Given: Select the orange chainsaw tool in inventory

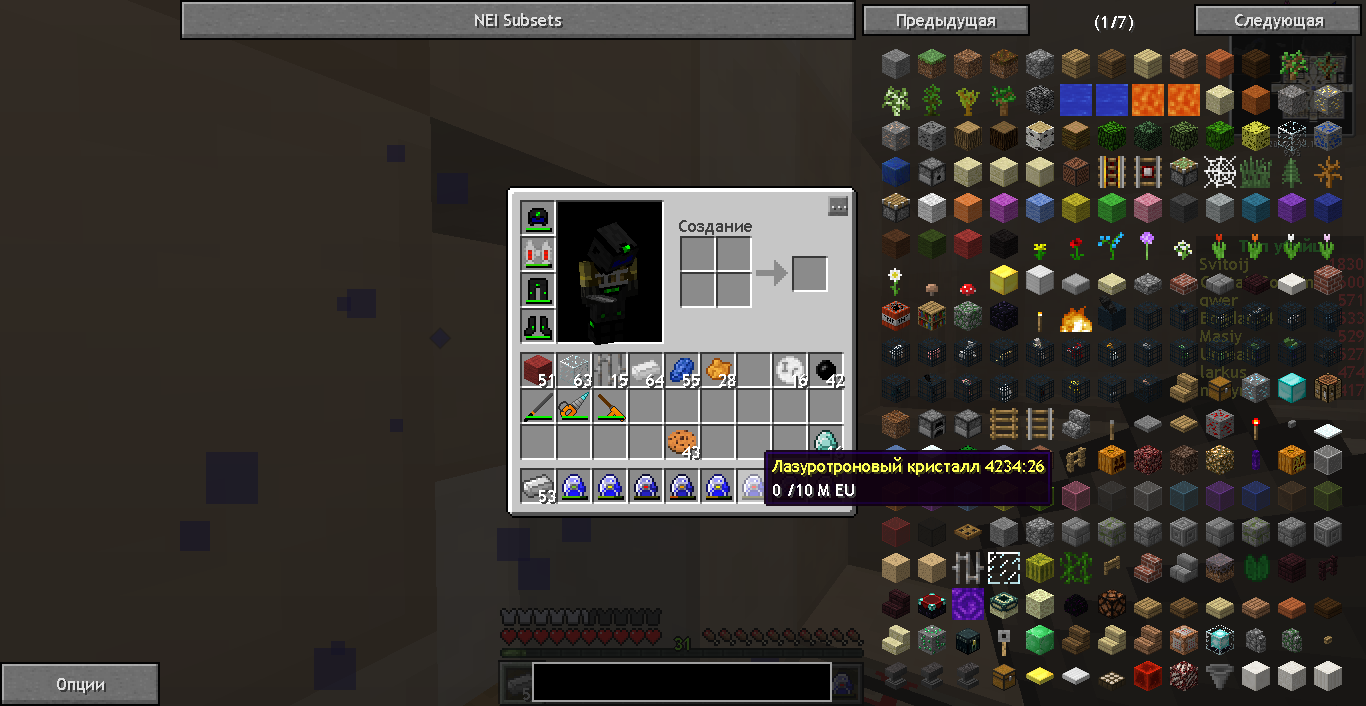Looking at the screenshot, I should 574,406.
